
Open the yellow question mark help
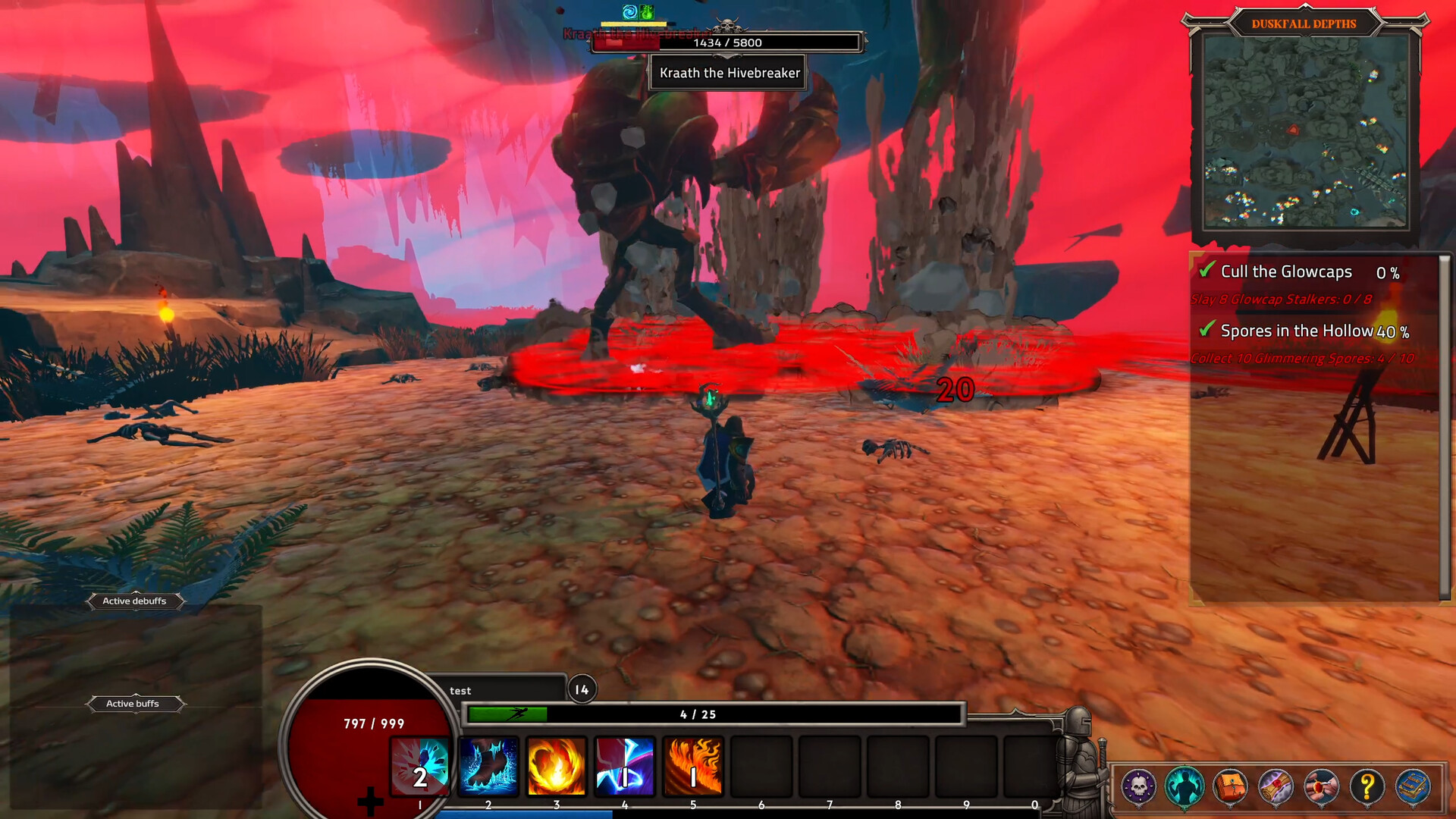click(1367, 787)
